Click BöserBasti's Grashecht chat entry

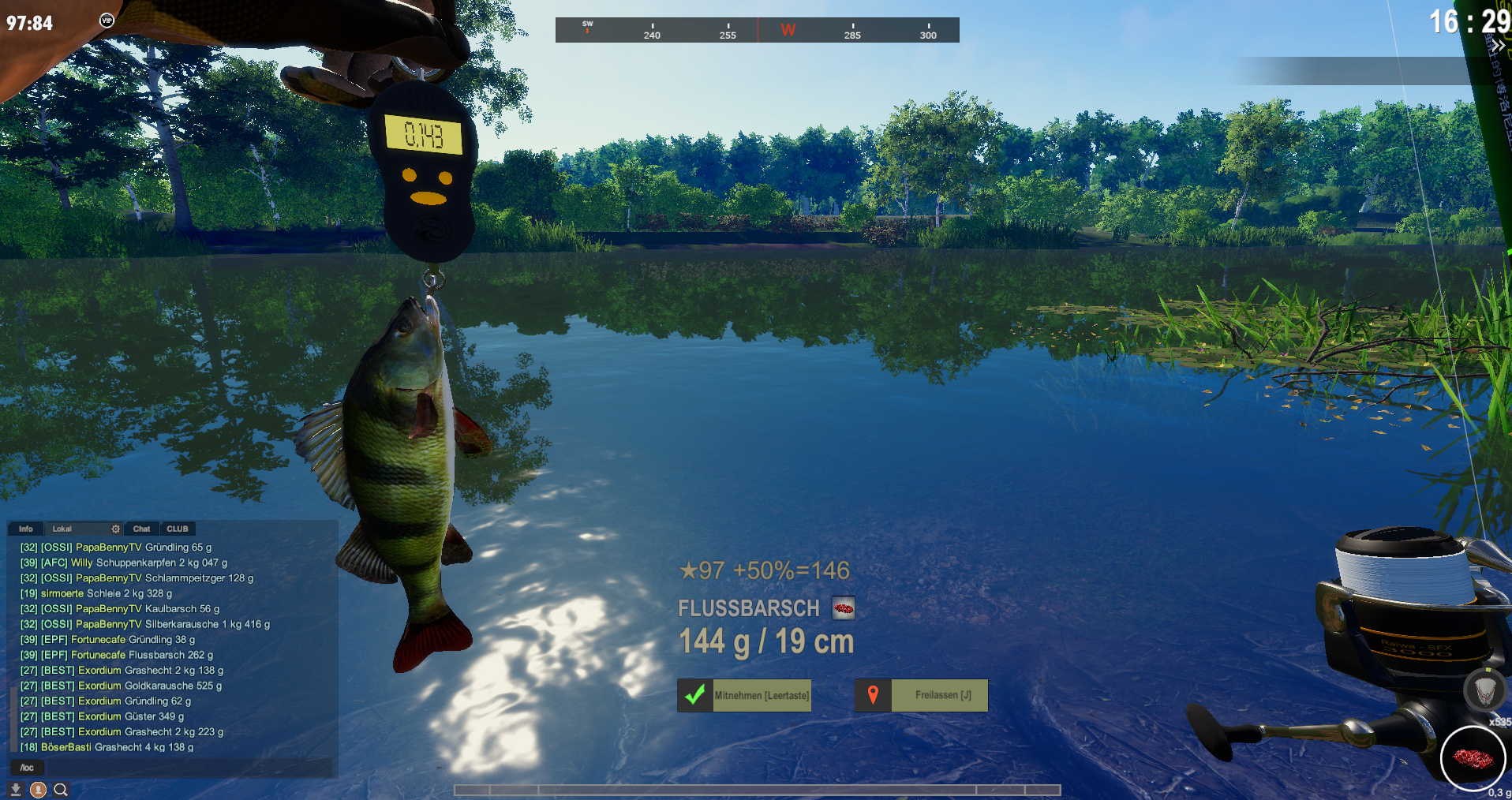tap(107, 747)
